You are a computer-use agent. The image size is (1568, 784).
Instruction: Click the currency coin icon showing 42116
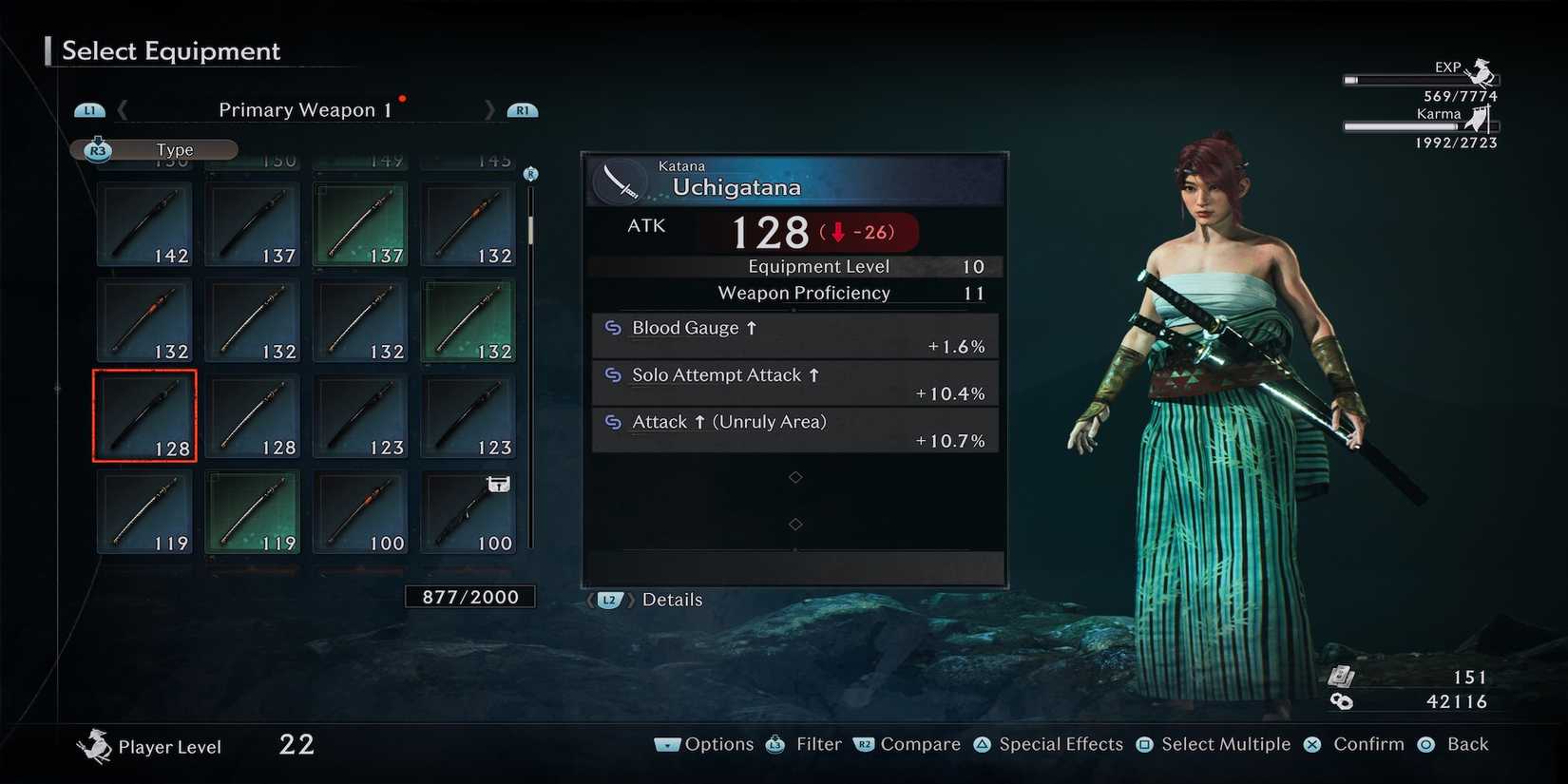[x=1343, y=702]
